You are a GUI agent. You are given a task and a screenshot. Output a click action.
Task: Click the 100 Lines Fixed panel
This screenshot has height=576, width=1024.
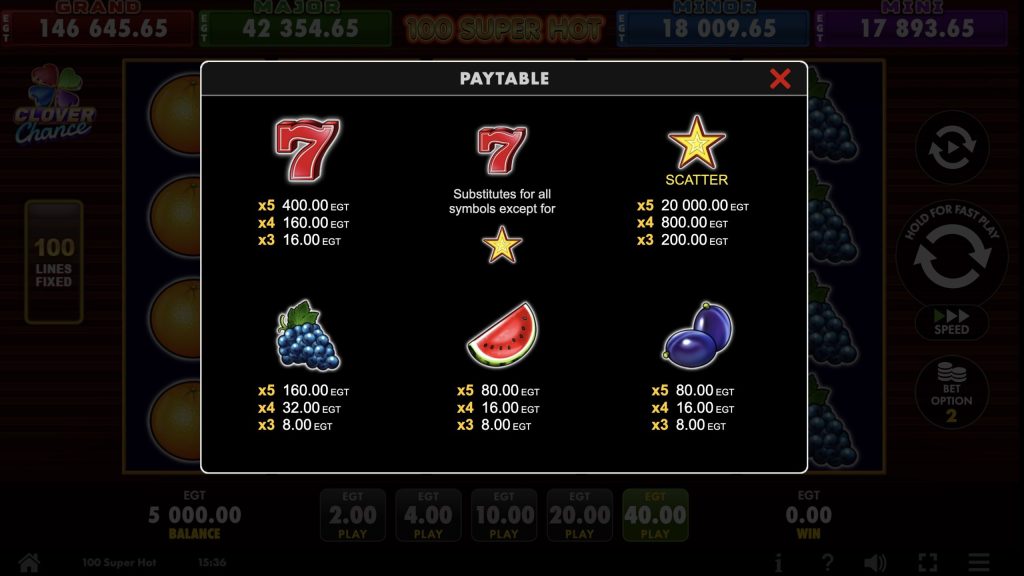pos(54,262)
